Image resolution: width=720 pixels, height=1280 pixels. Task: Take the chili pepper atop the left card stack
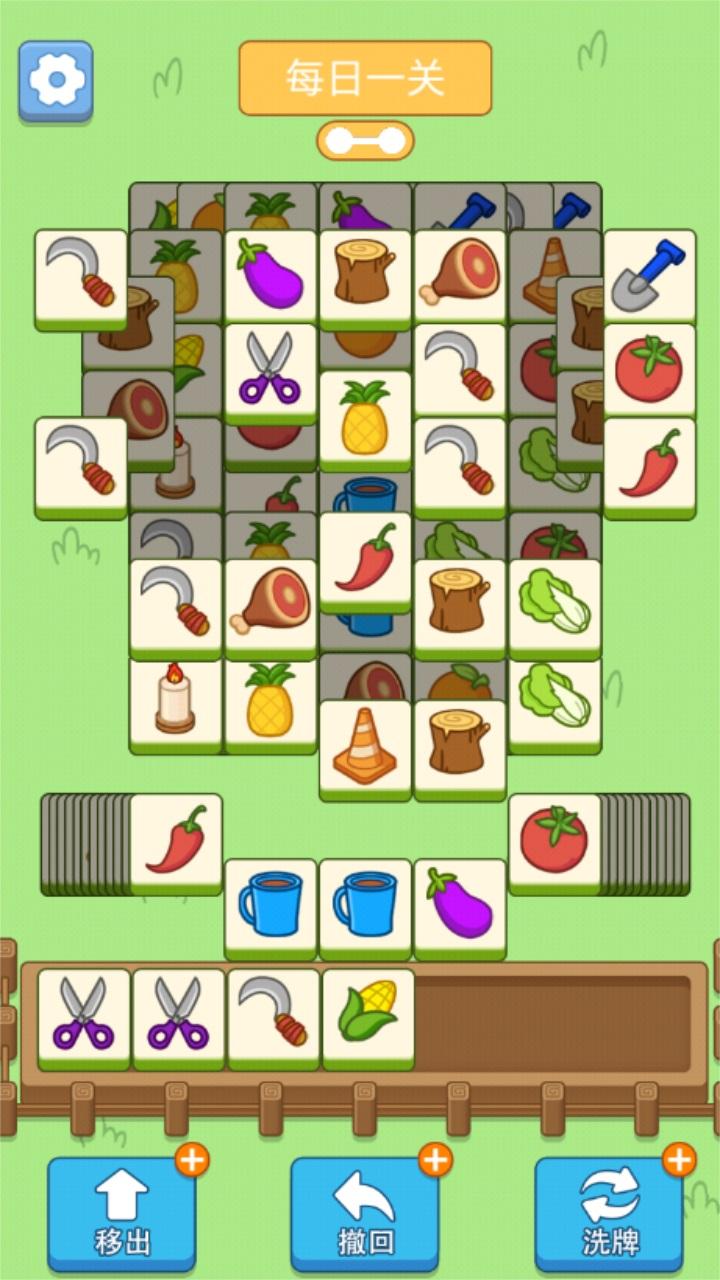176,840
